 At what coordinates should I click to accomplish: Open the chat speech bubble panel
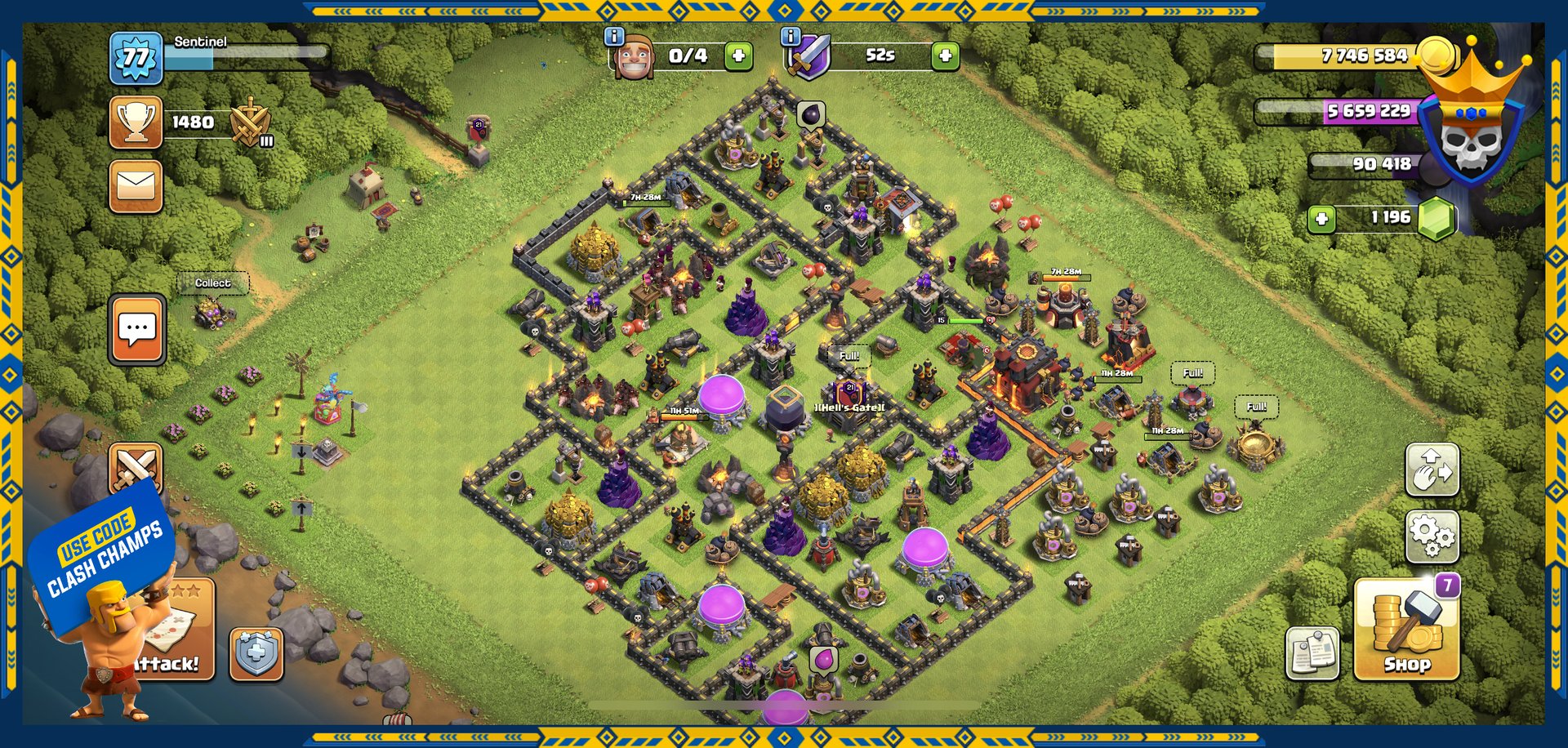click(137, 329)
